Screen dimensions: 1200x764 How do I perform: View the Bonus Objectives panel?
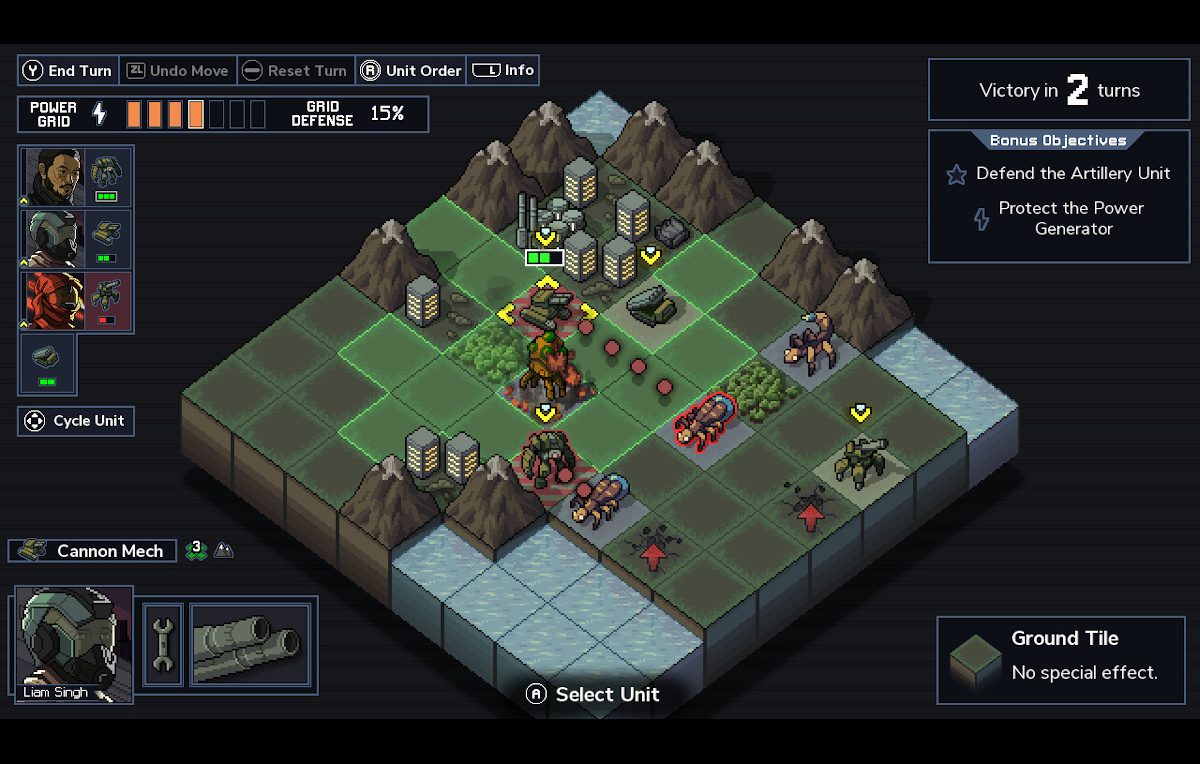click(1058, 196)
